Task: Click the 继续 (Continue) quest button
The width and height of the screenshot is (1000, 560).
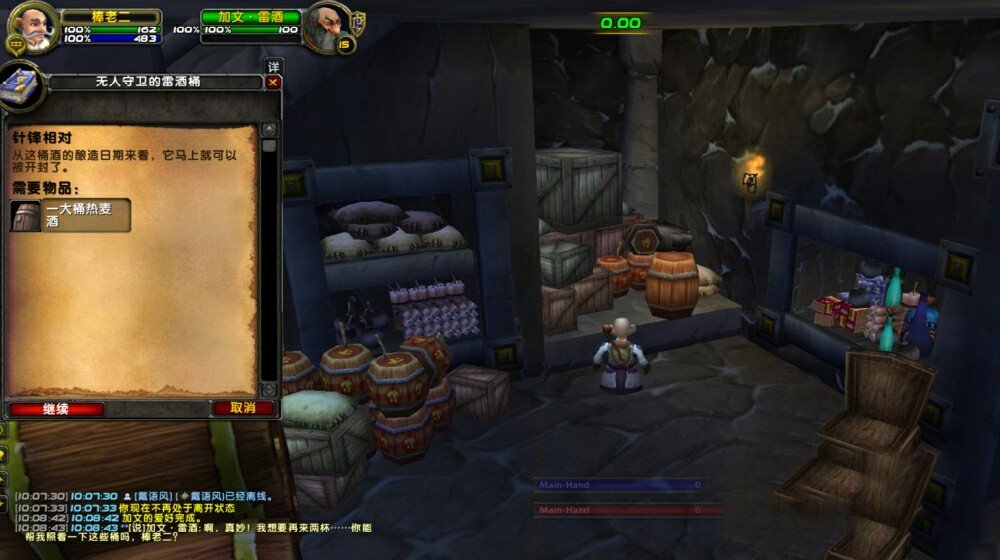Action: [56, 409]
